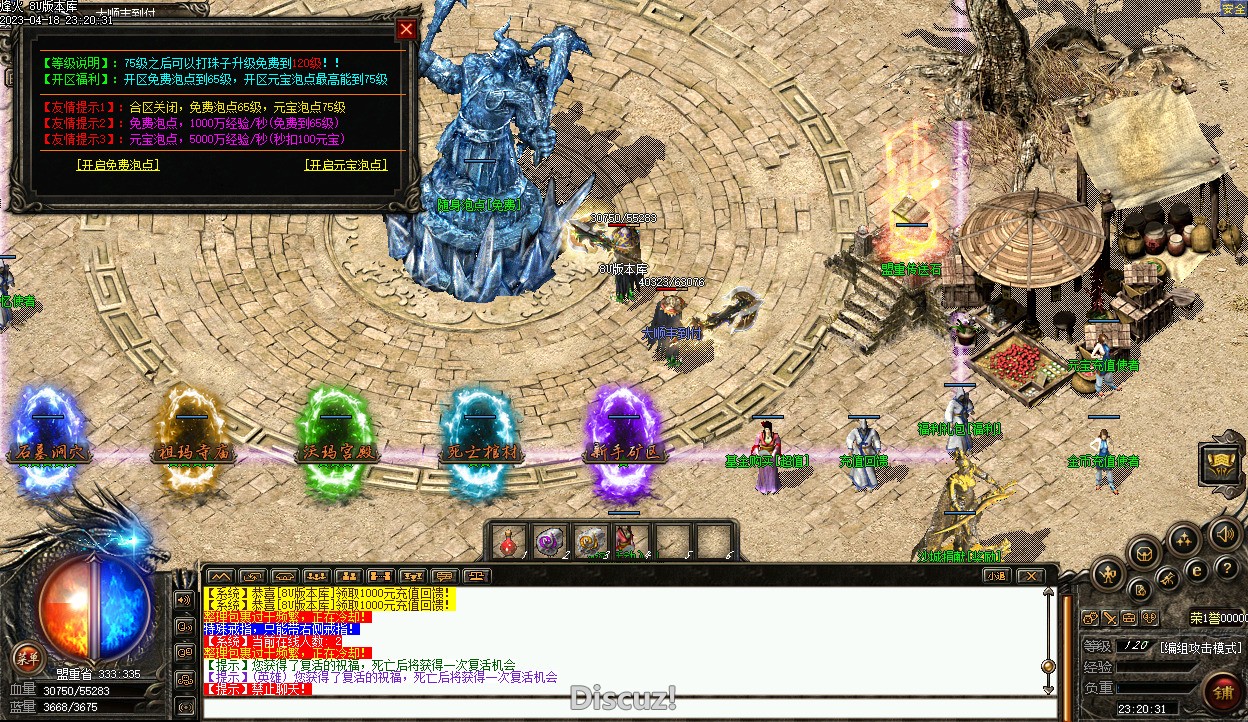Click the chat speaker icon on left strip

[x=184, y=600]
